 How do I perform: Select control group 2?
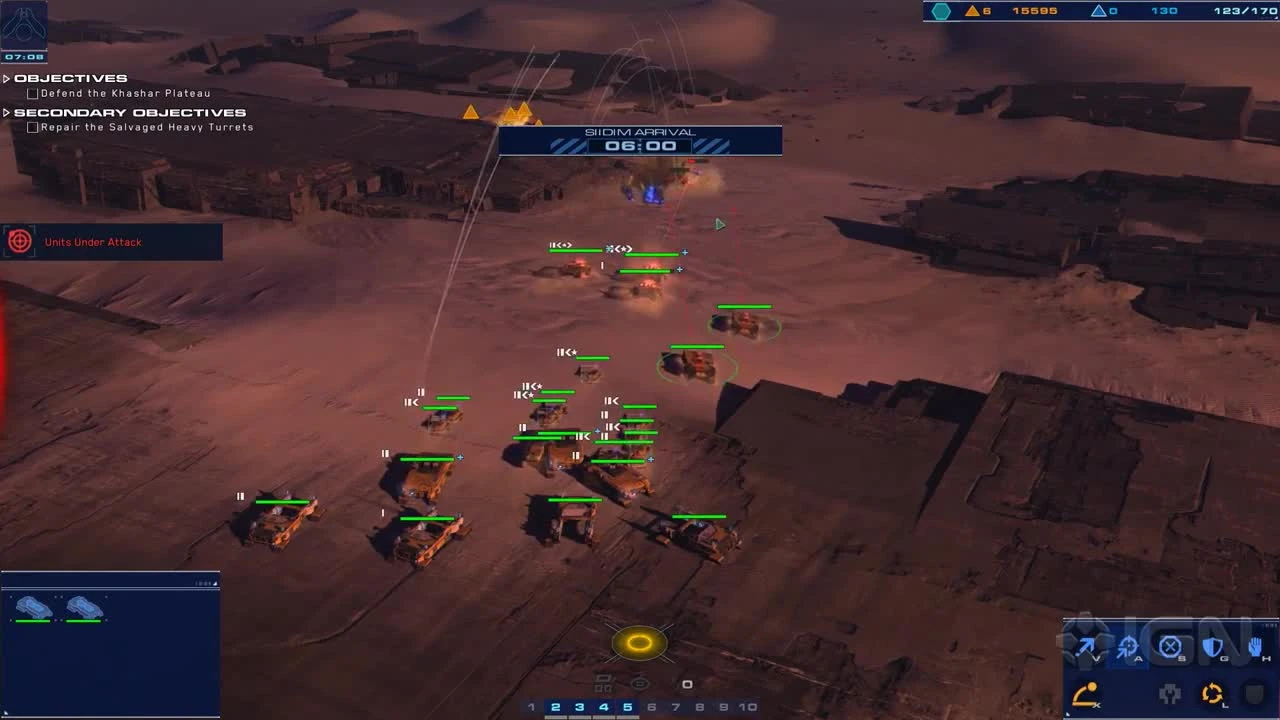[x=555, y=706]
